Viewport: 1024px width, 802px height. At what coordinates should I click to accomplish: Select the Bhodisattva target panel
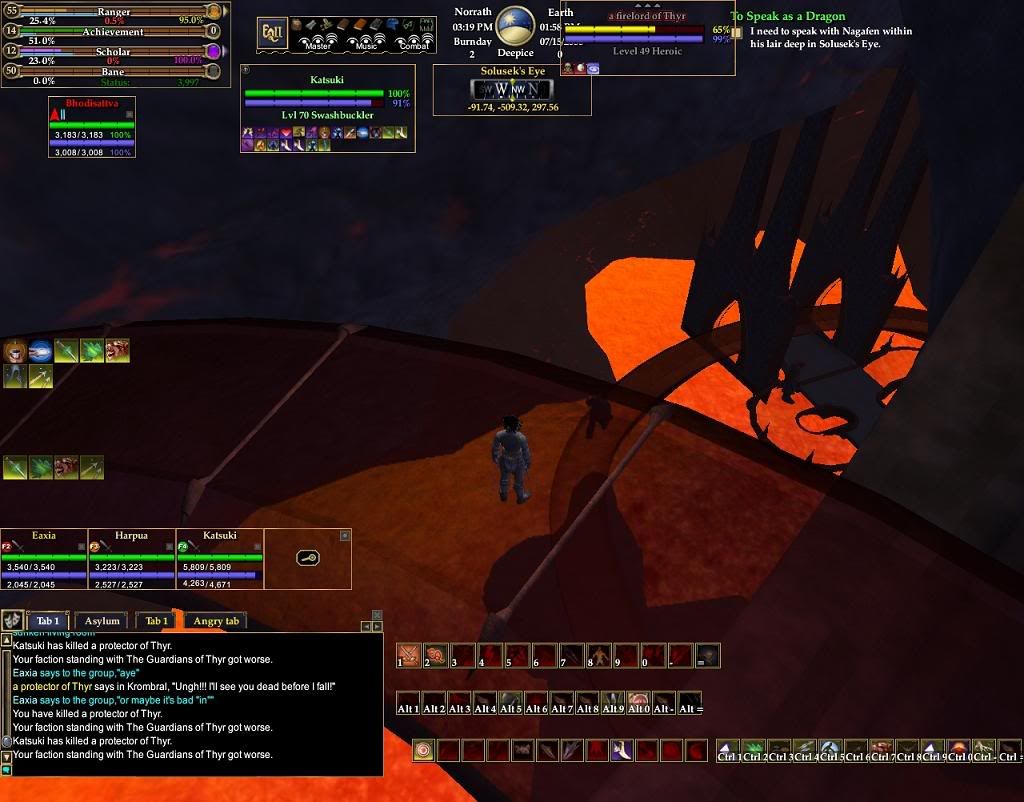pos(91,127)
